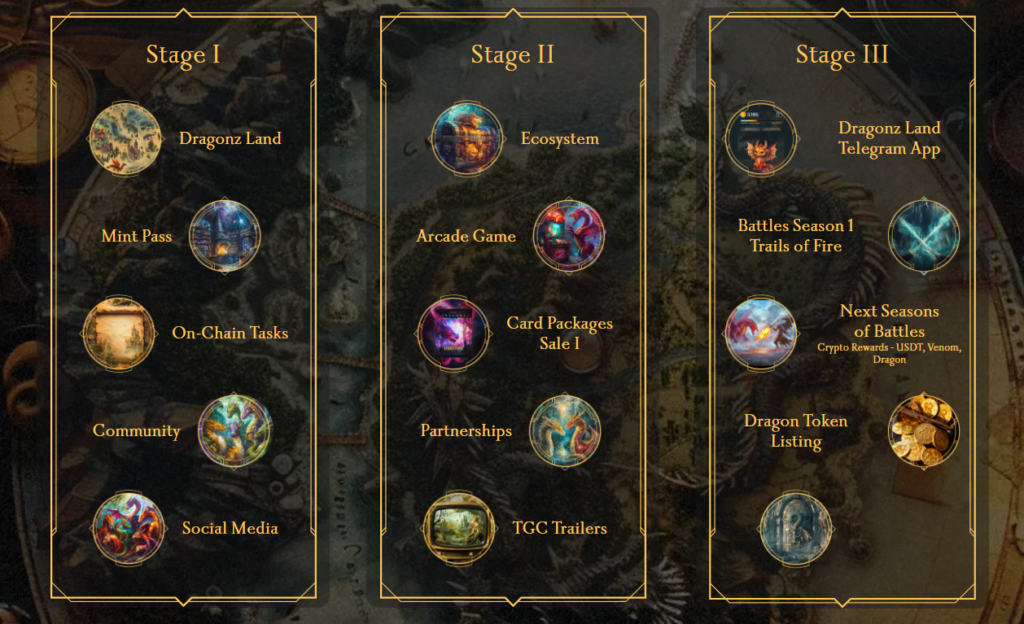This screenshot has width=1024, height=624.
Task: Choose the Stage III heading
Action: pos(842,54)
